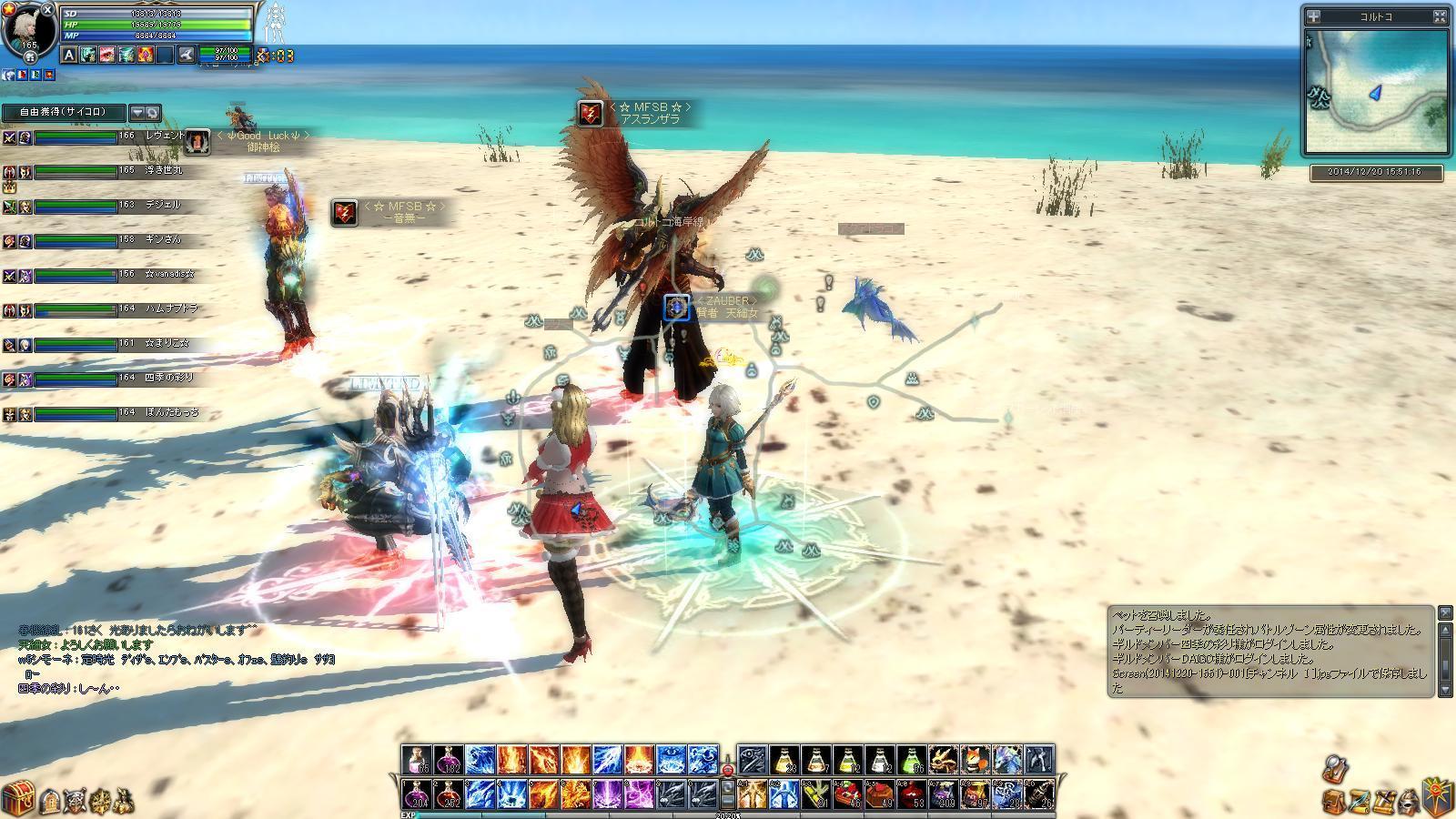Expand the Cortoco minimap to full size

(1440, 16)
